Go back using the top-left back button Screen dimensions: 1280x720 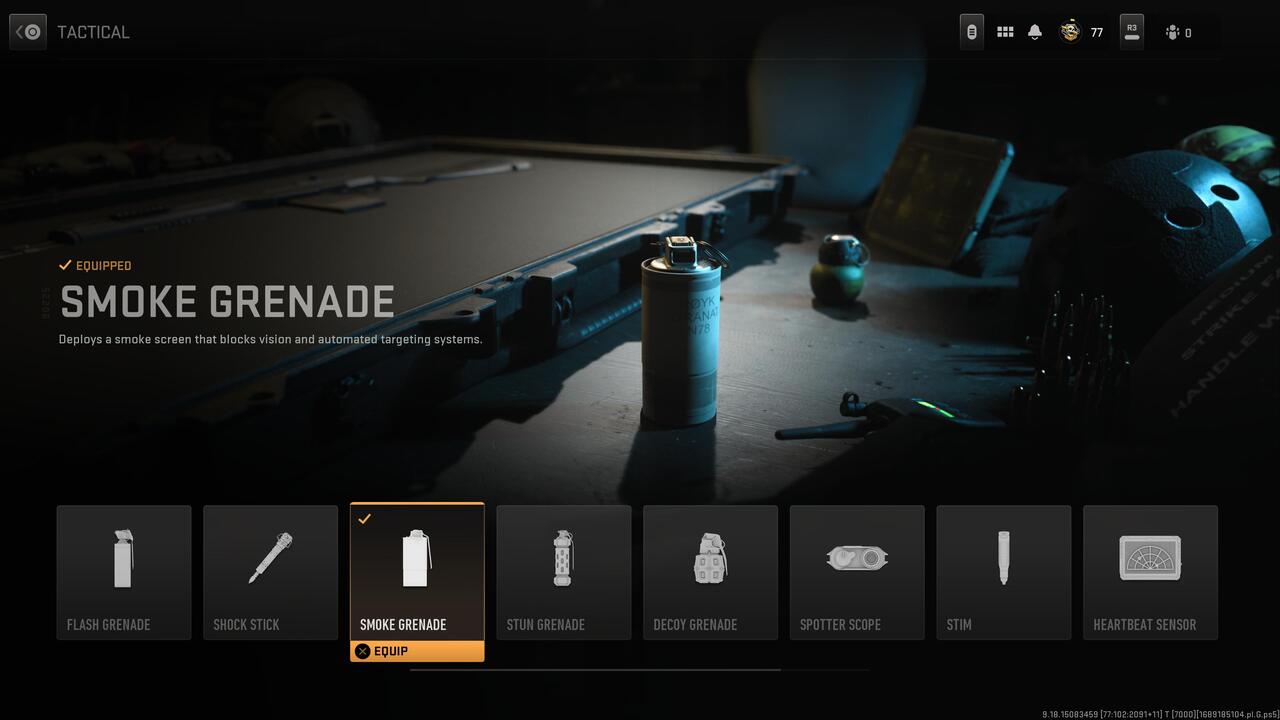click(x=28, y=32)
